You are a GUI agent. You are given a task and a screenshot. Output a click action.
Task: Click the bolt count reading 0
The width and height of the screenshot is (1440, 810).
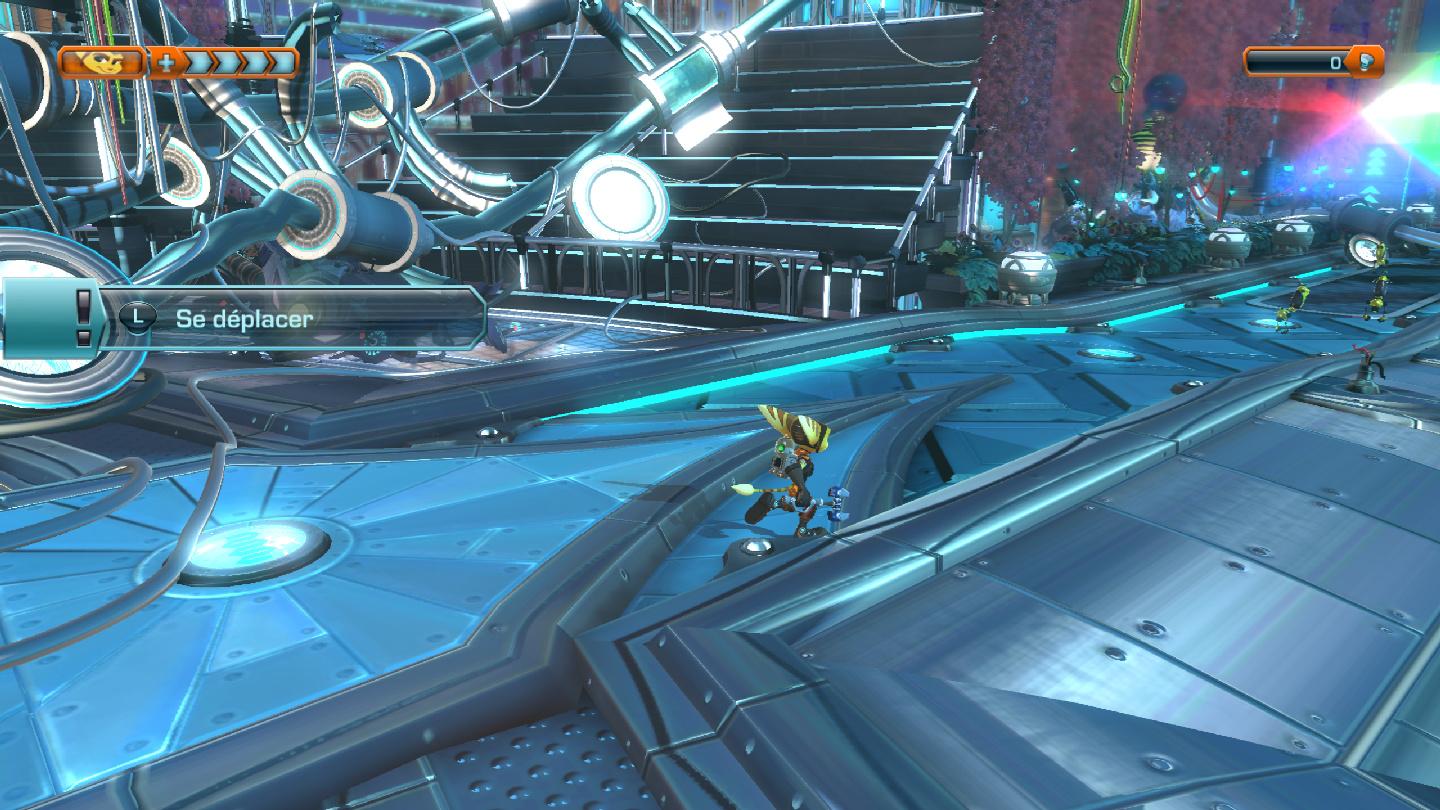pyautogui.click(x=1335, y=63)
